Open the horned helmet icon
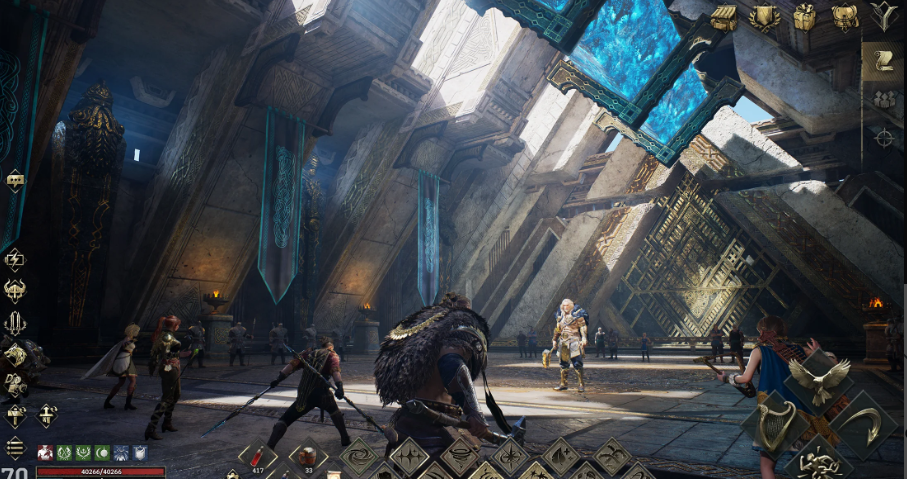Screen dimensions: 907x479 15,291
